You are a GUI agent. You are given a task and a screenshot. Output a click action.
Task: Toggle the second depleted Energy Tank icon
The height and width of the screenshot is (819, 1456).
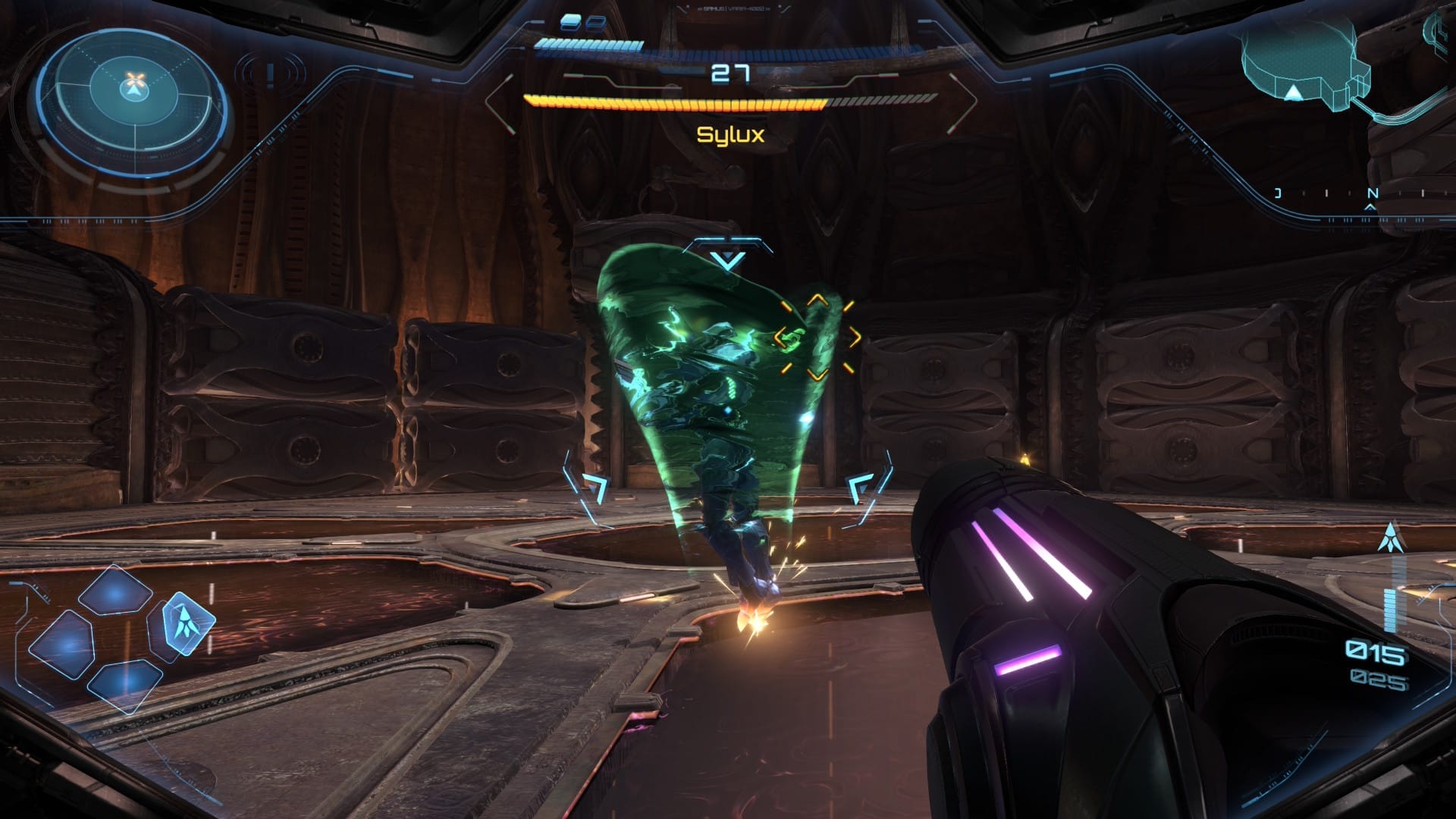click(x=596, y=21)
